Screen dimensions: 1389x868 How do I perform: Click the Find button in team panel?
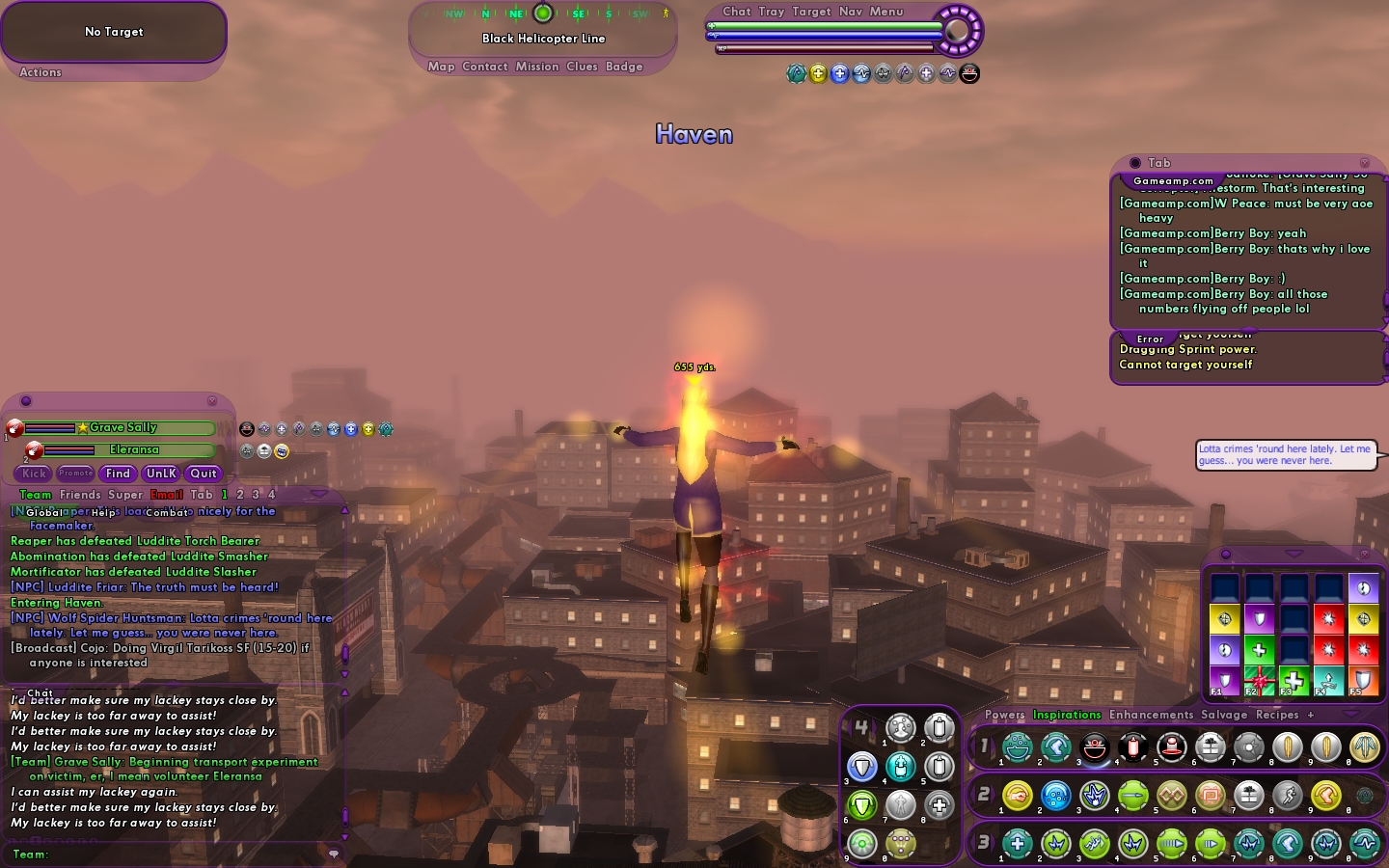[x=118, y=474]
